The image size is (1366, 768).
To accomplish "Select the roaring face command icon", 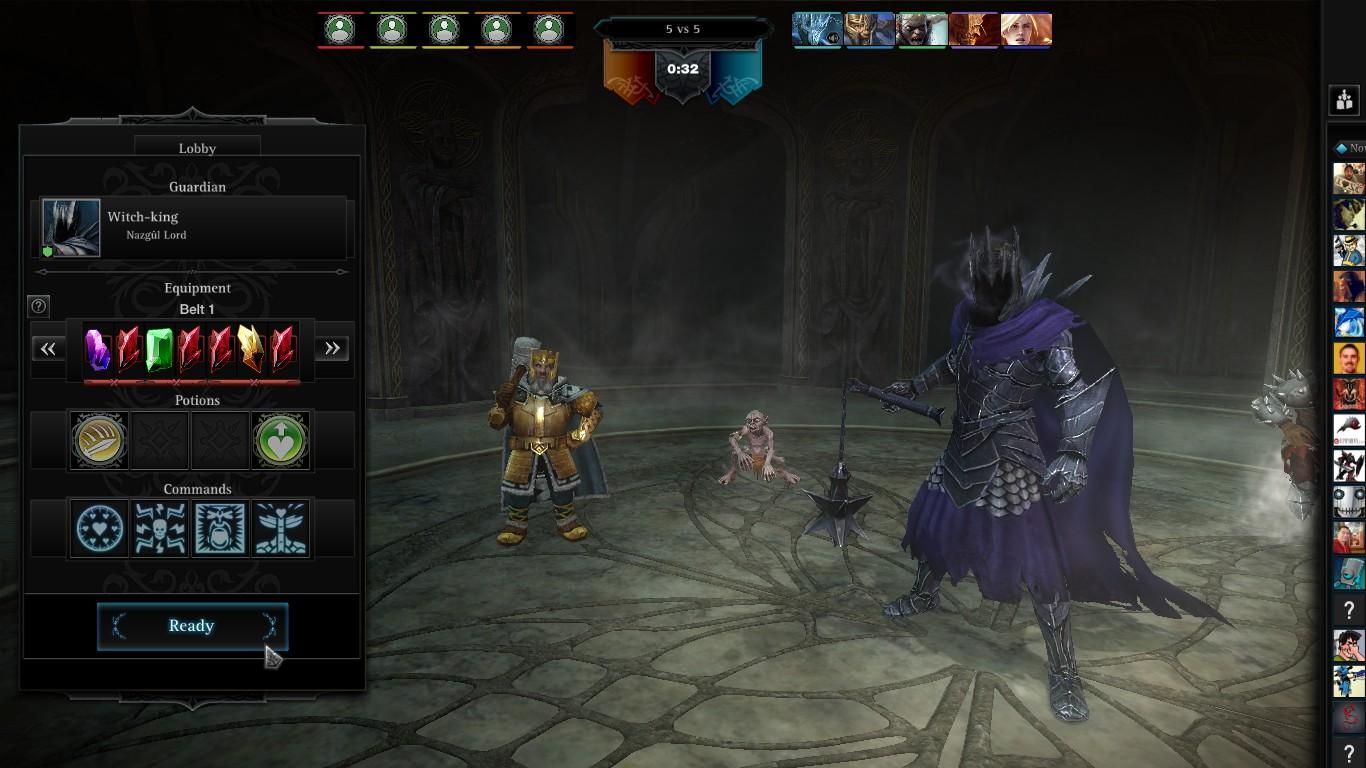I will coord(220,528).
